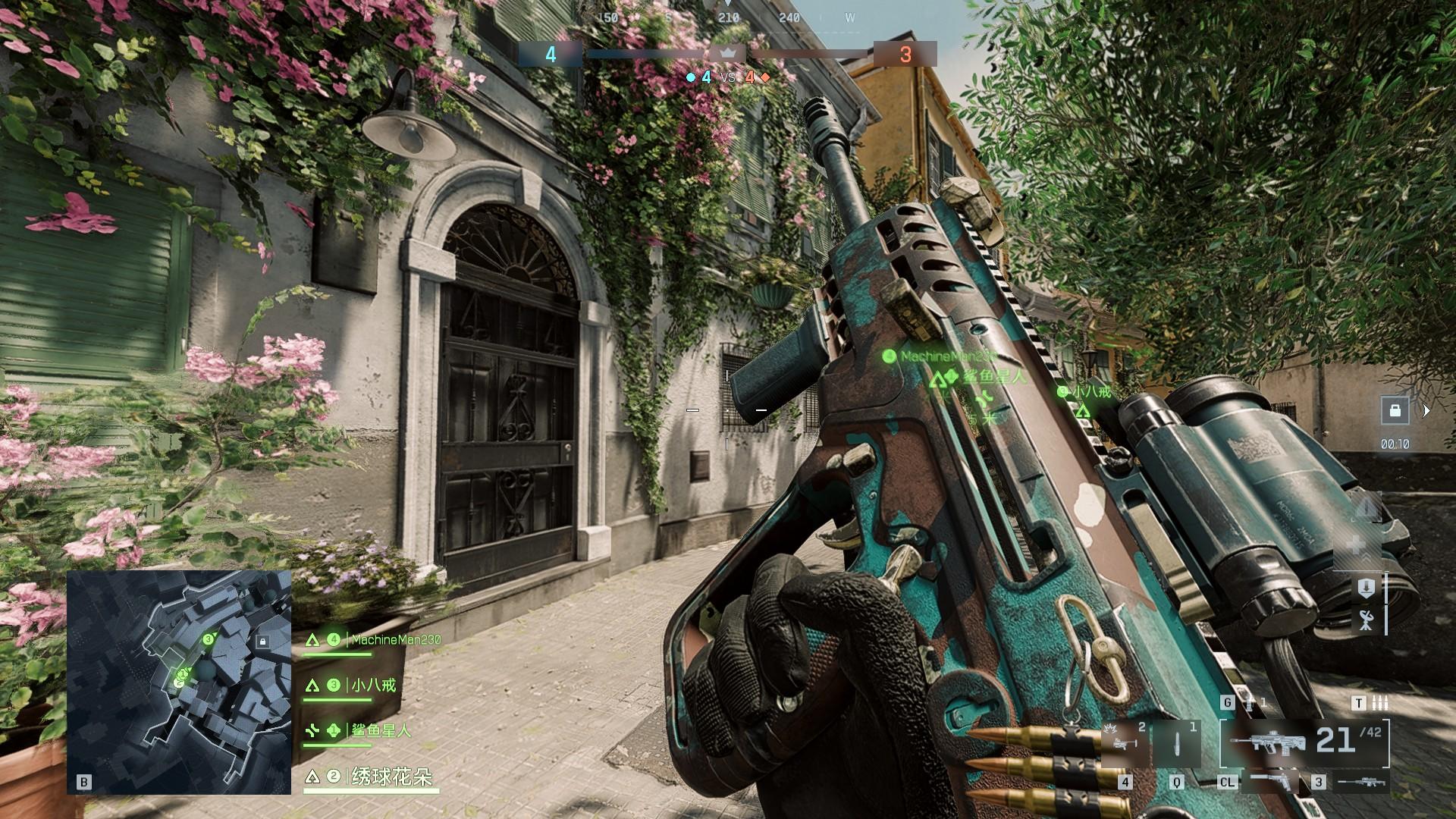This screenshot has width=1456, height=819.
Task: Choose the throwable knife slot
Action: coord(1177,743)
